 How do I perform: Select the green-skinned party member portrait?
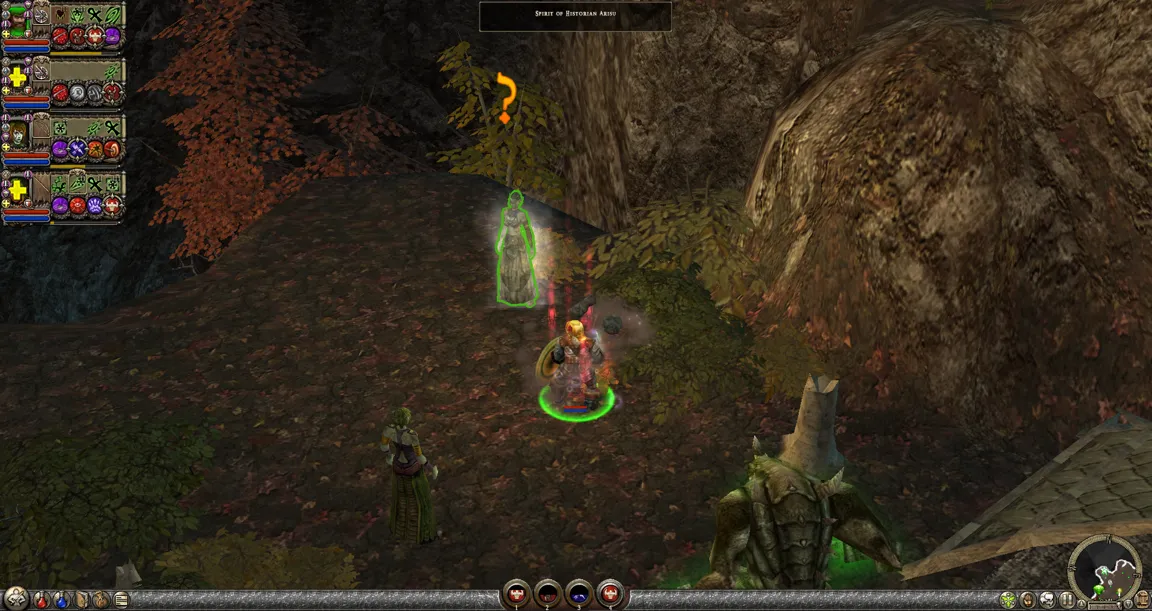[18, 131]
